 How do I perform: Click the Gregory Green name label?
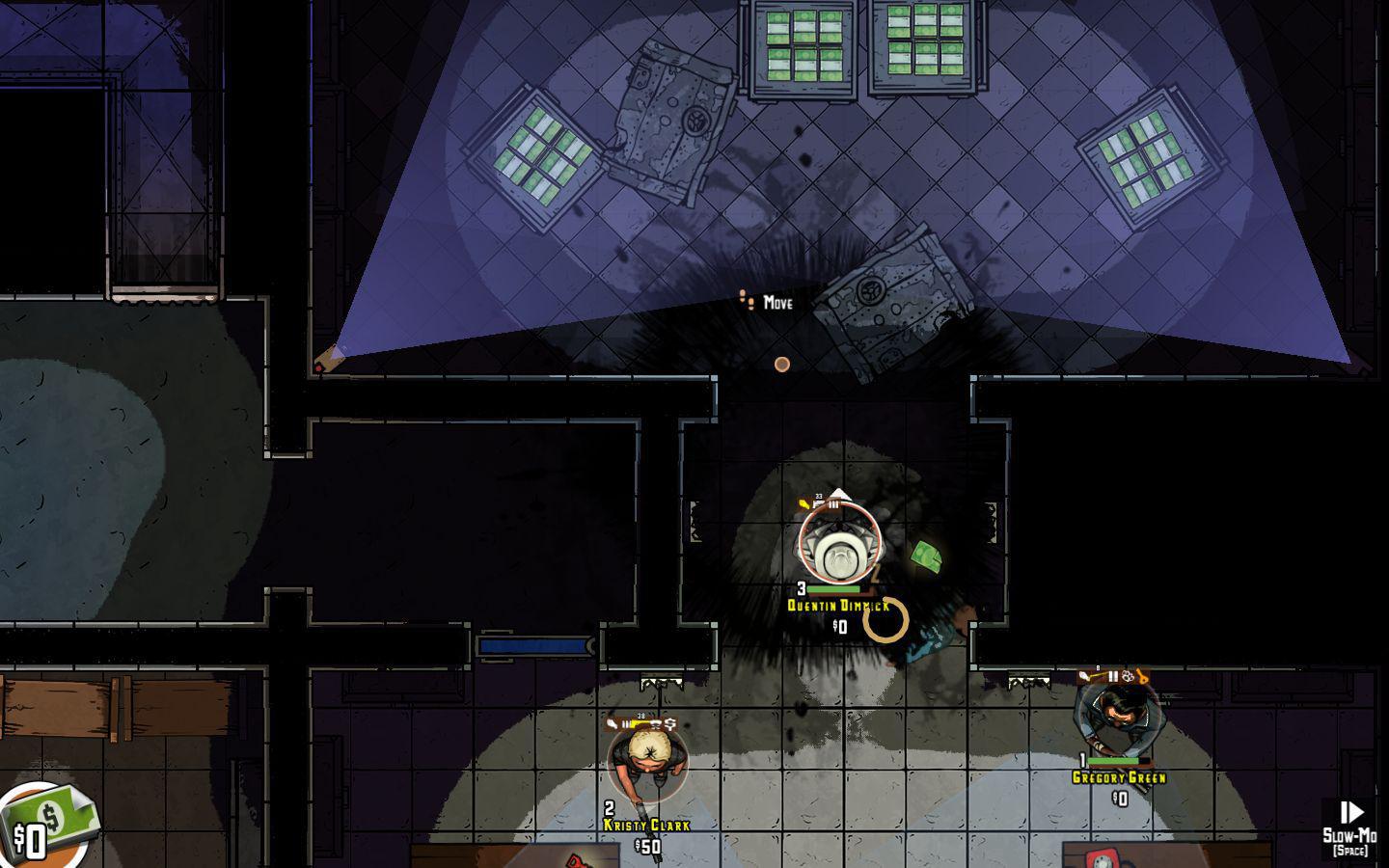coord(1119,776)
